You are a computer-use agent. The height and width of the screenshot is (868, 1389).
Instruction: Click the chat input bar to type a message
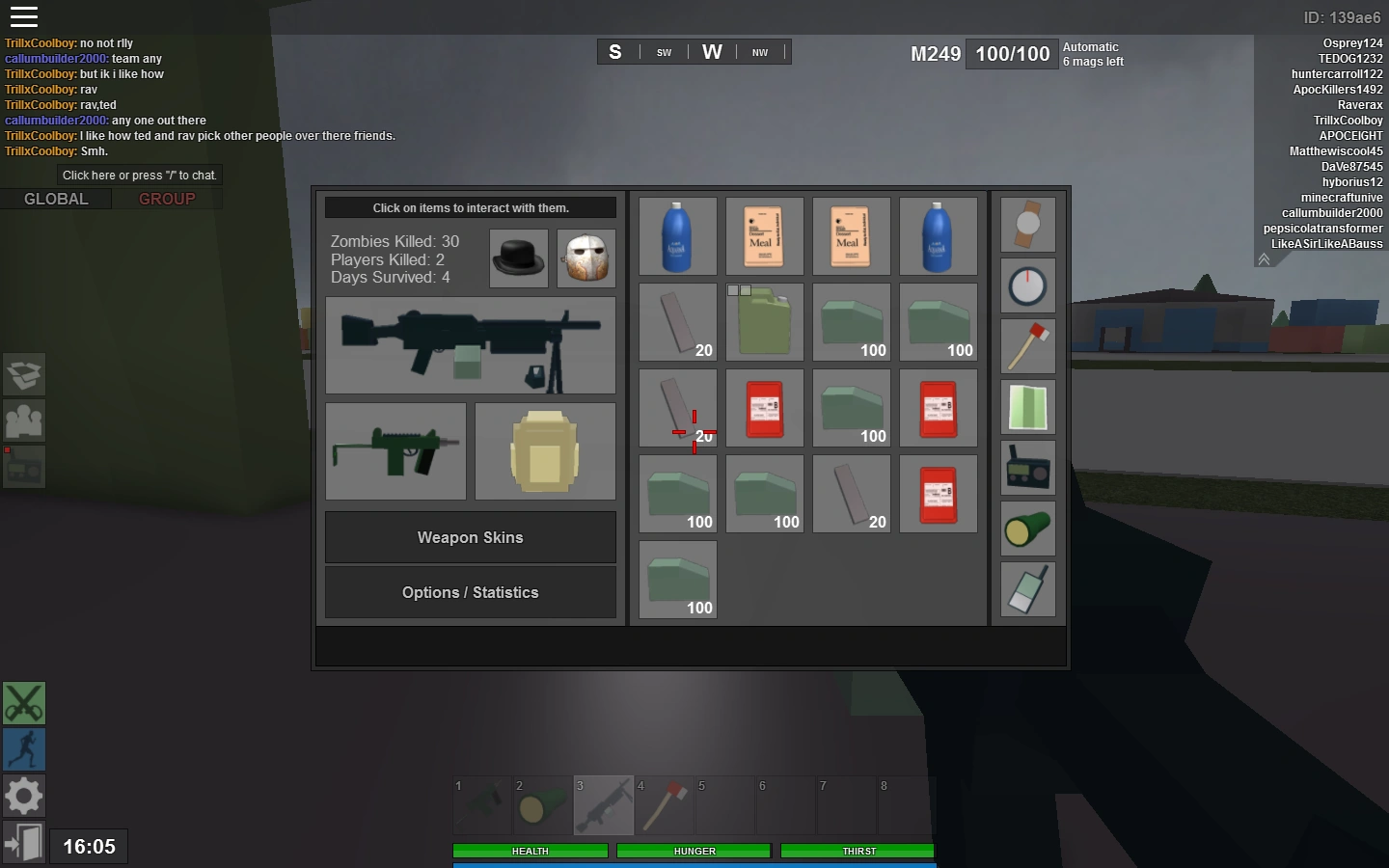point(139,175)
